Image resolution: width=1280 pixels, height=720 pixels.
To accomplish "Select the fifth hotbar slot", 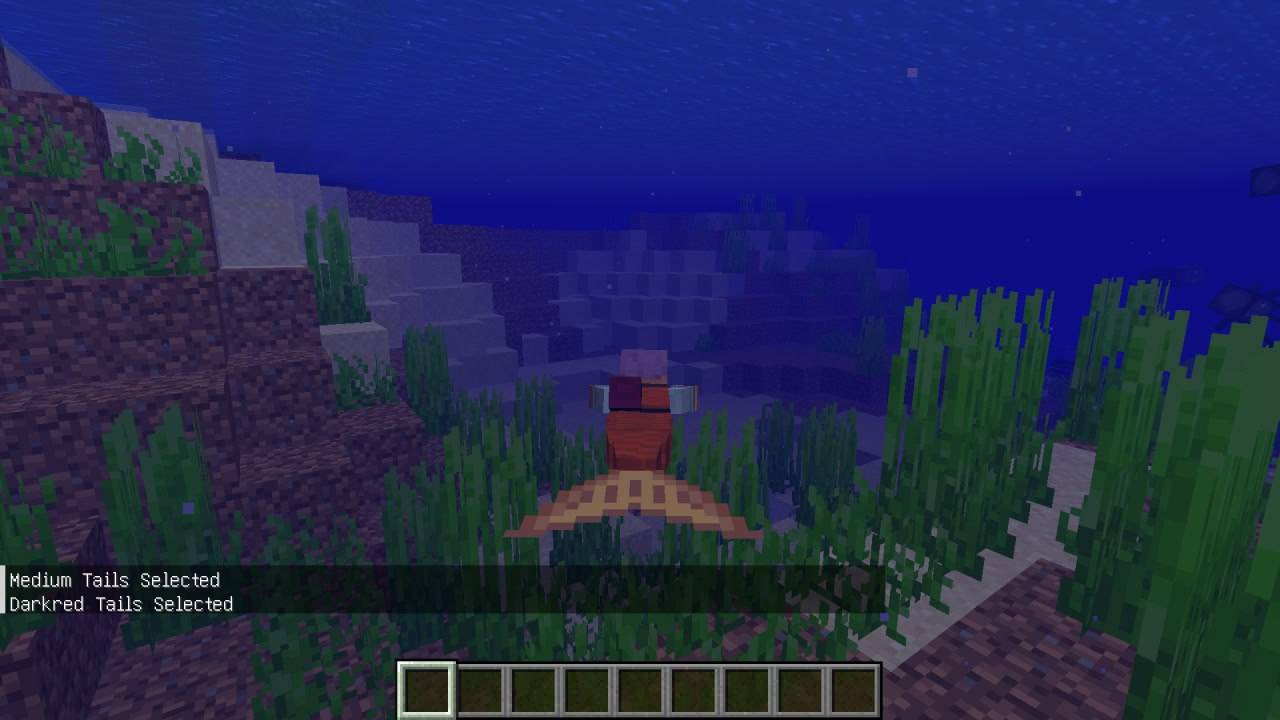I will [x=639, y=688].
